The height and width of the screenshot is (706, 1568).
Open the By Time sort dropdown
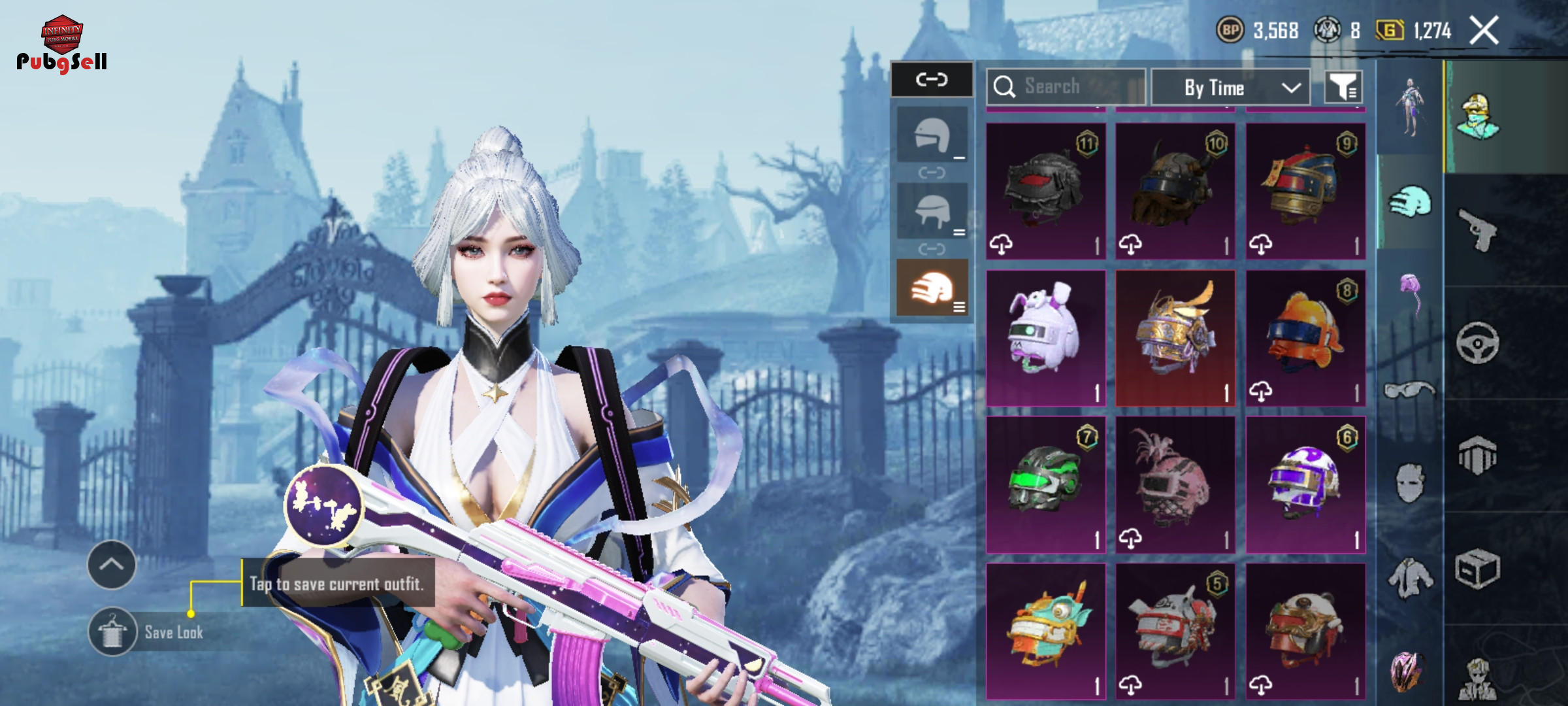coord(1230,88)
